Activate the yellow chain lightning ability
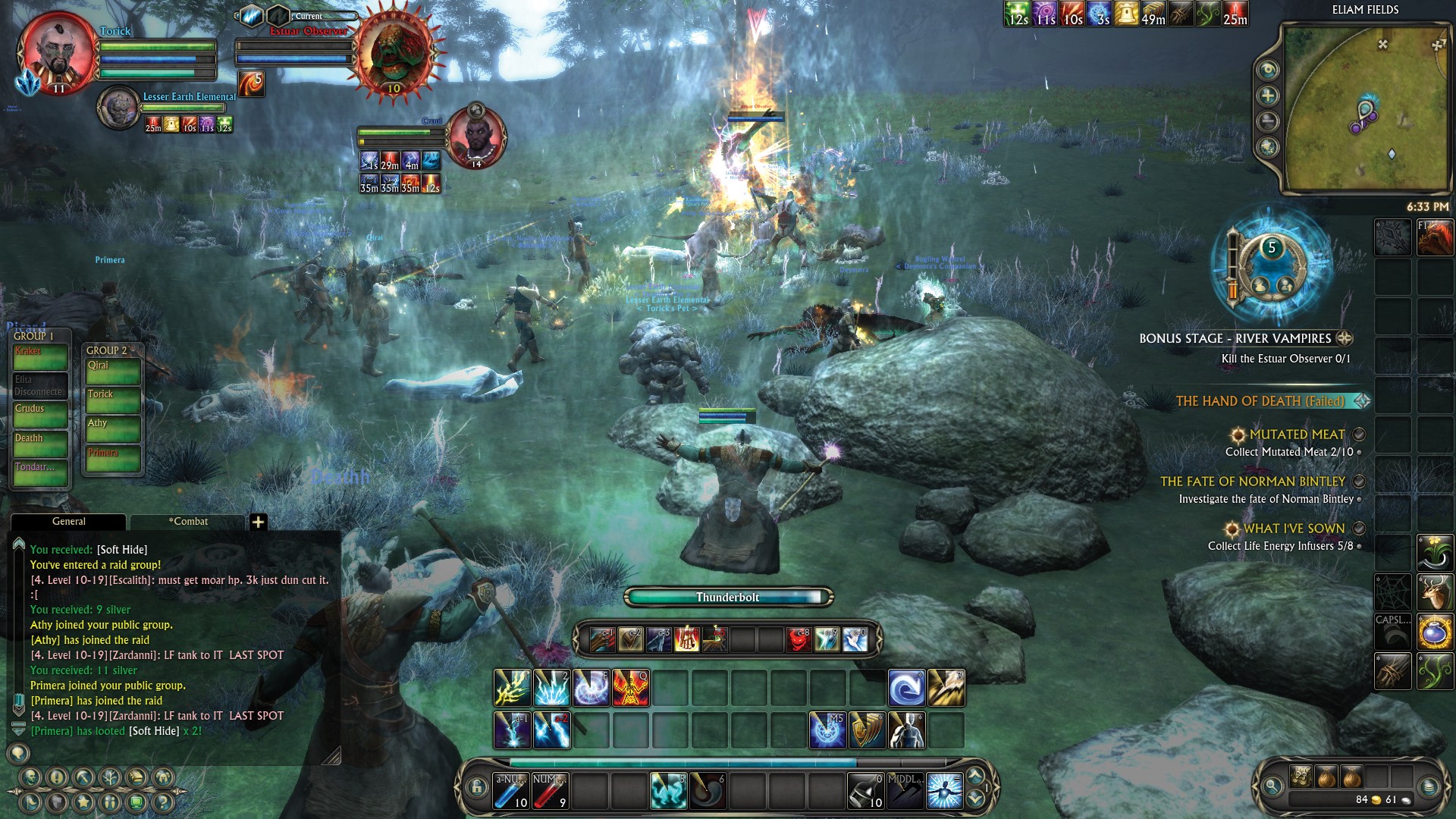Image resolution: width=1456 pixels, height=819 pixels. [512, 688]
